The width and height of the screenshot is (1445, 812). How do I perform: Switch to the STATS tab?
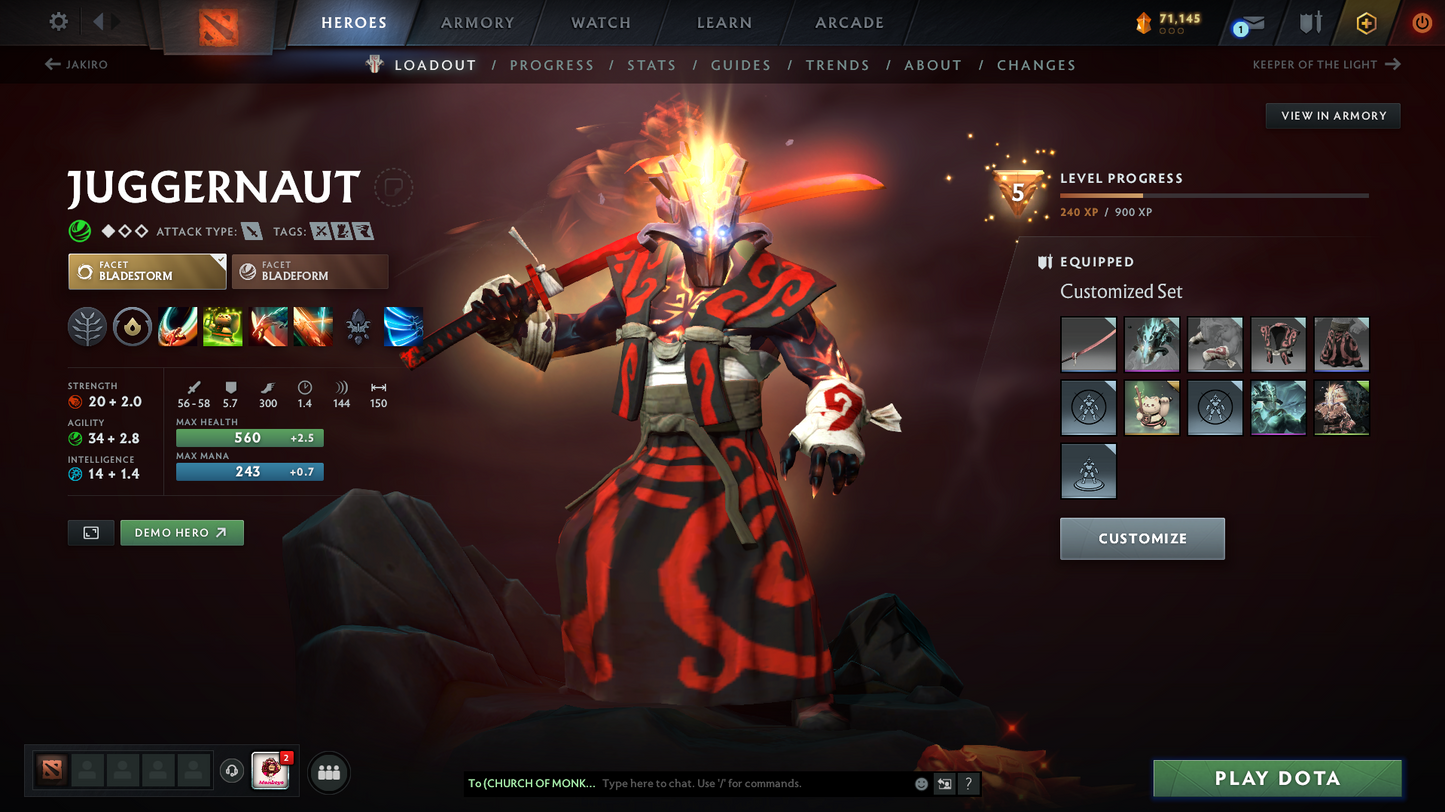point(652,64)
